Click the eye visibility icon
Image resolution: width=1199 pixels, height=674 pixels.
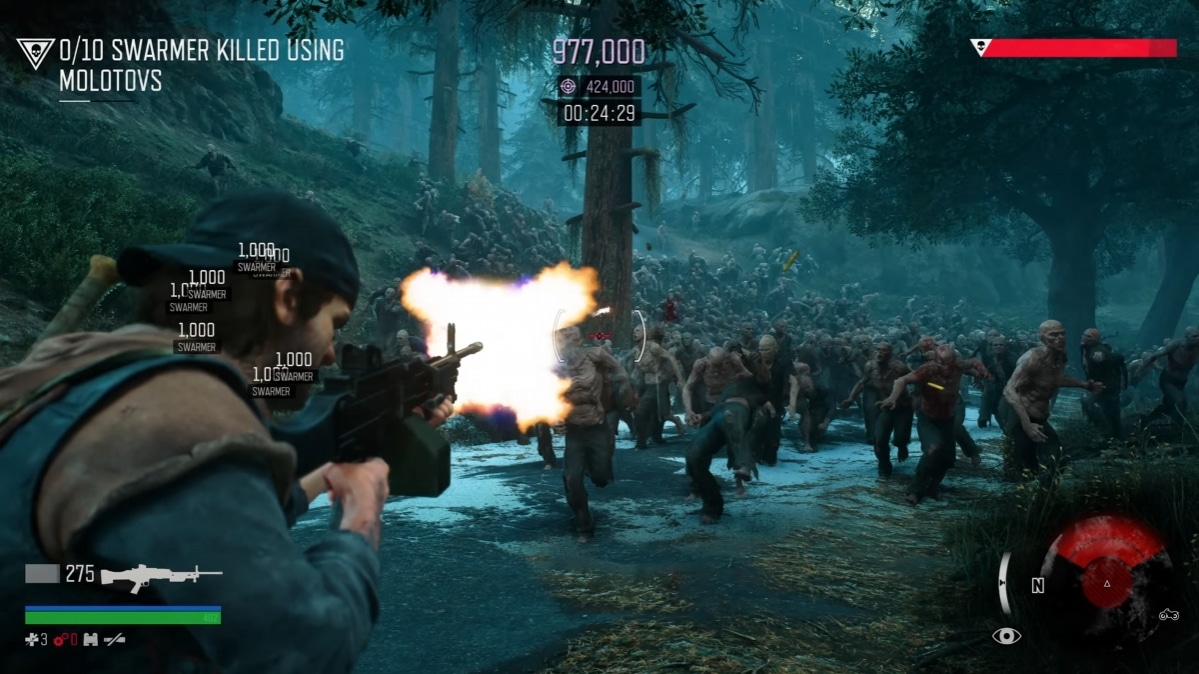tap(1006, 636)
